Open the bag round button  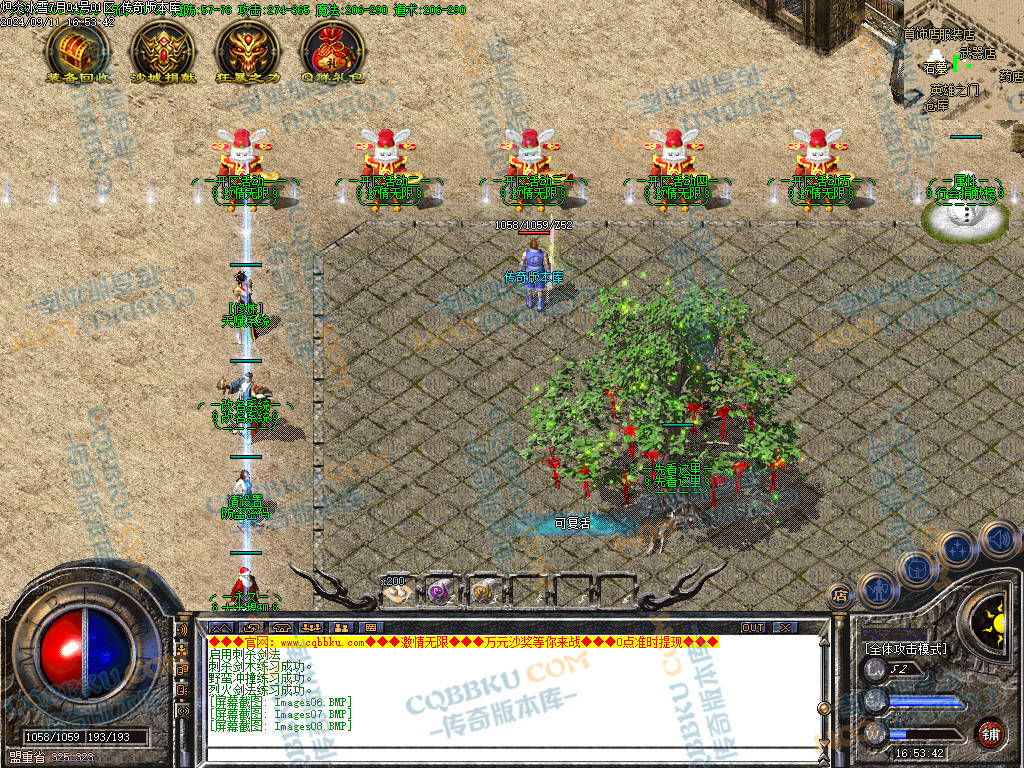[916, 568]
